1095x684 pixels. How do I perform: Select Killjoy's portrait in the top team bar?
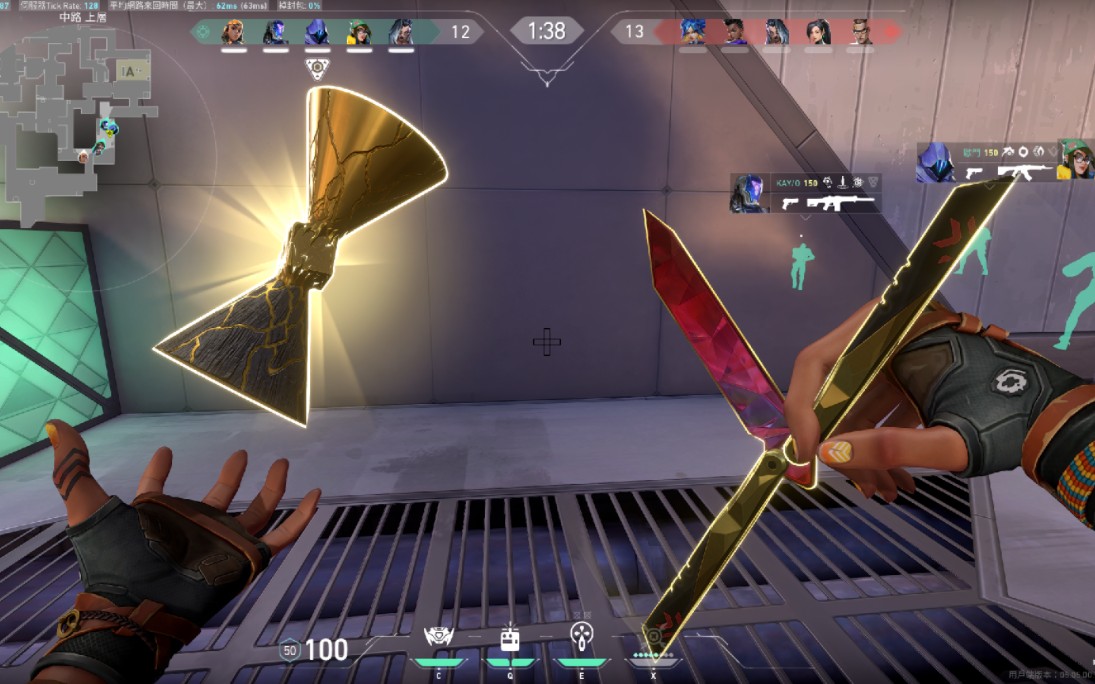(x=358, y=32)
